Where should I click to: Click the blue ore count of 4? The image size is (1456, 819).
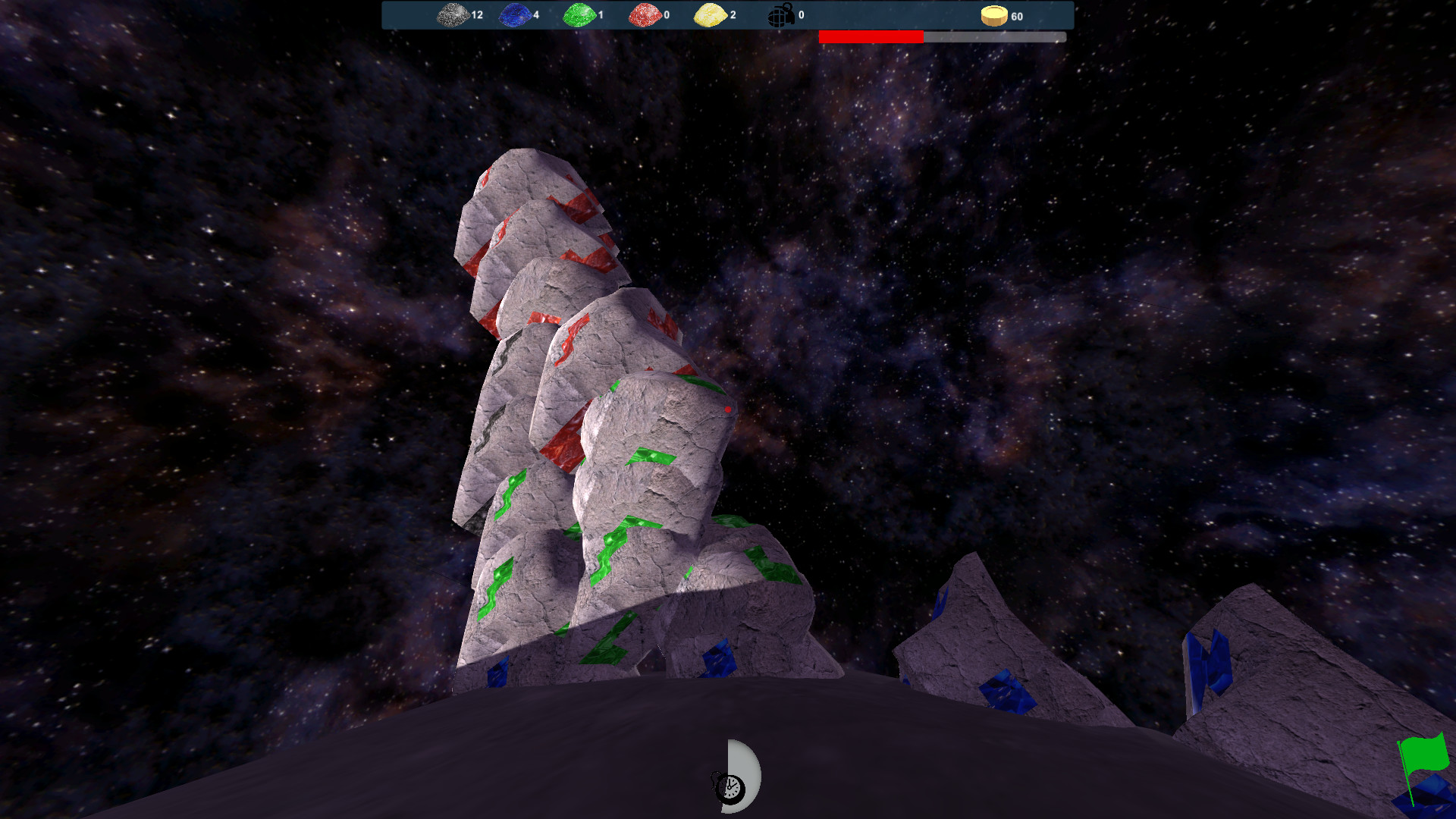pyautogui.click(x=536, y=15)
